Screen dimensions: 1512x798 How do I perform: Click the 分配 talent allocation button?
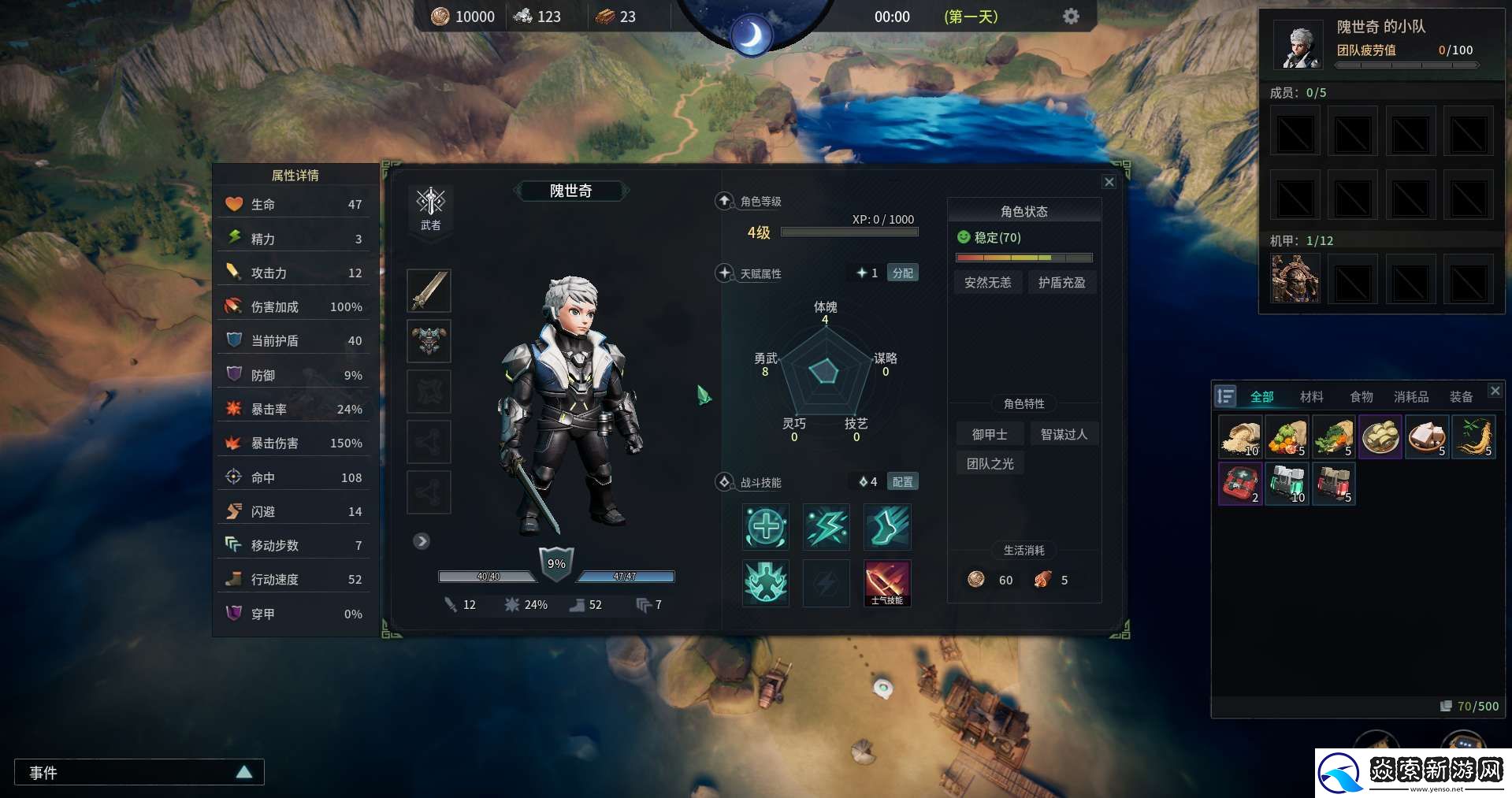click(x=902, y=273)
